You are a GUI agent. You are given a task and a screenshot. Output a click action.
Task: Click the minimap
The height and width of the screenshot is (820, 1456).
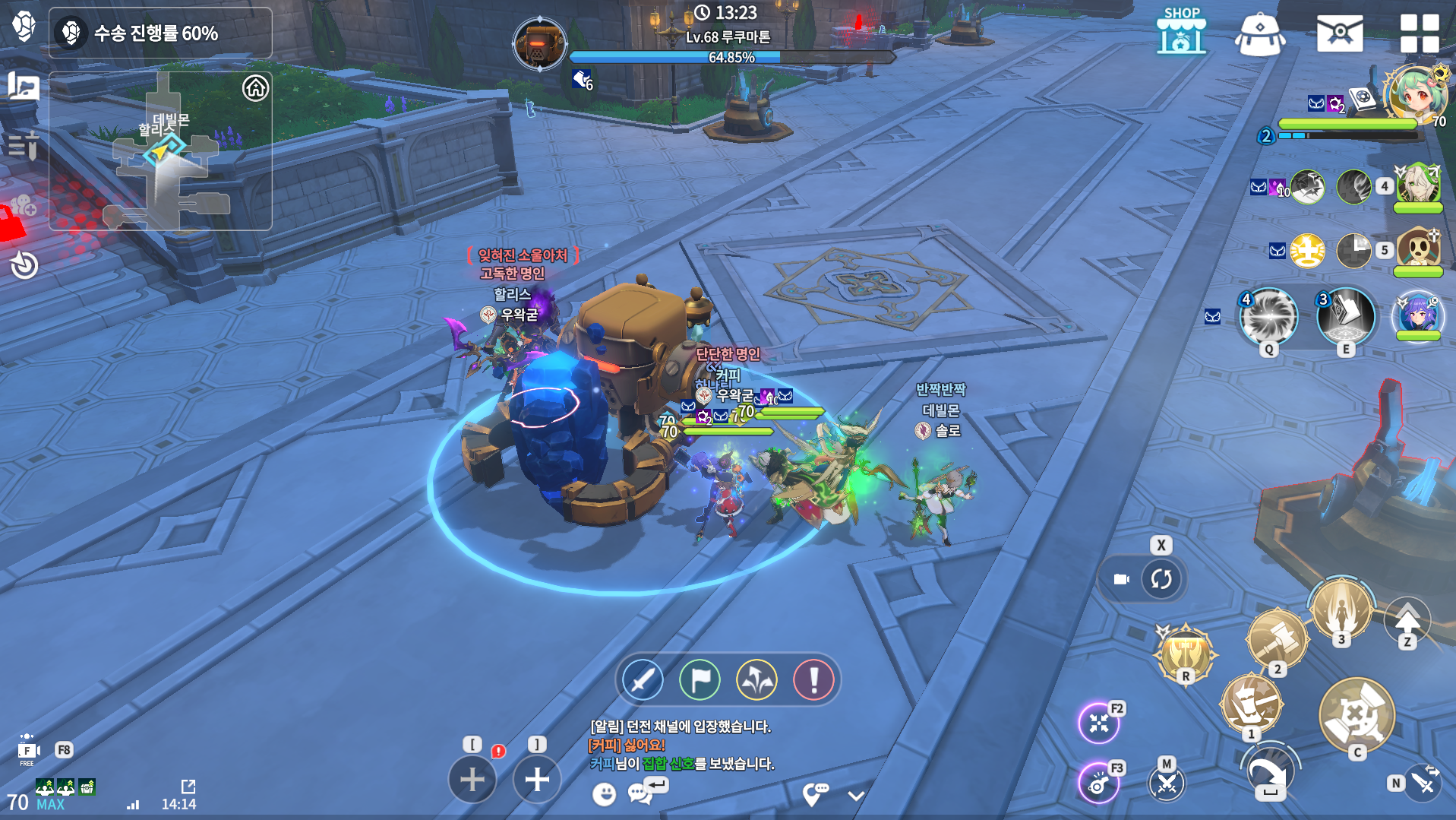click(x=160, y=151)
